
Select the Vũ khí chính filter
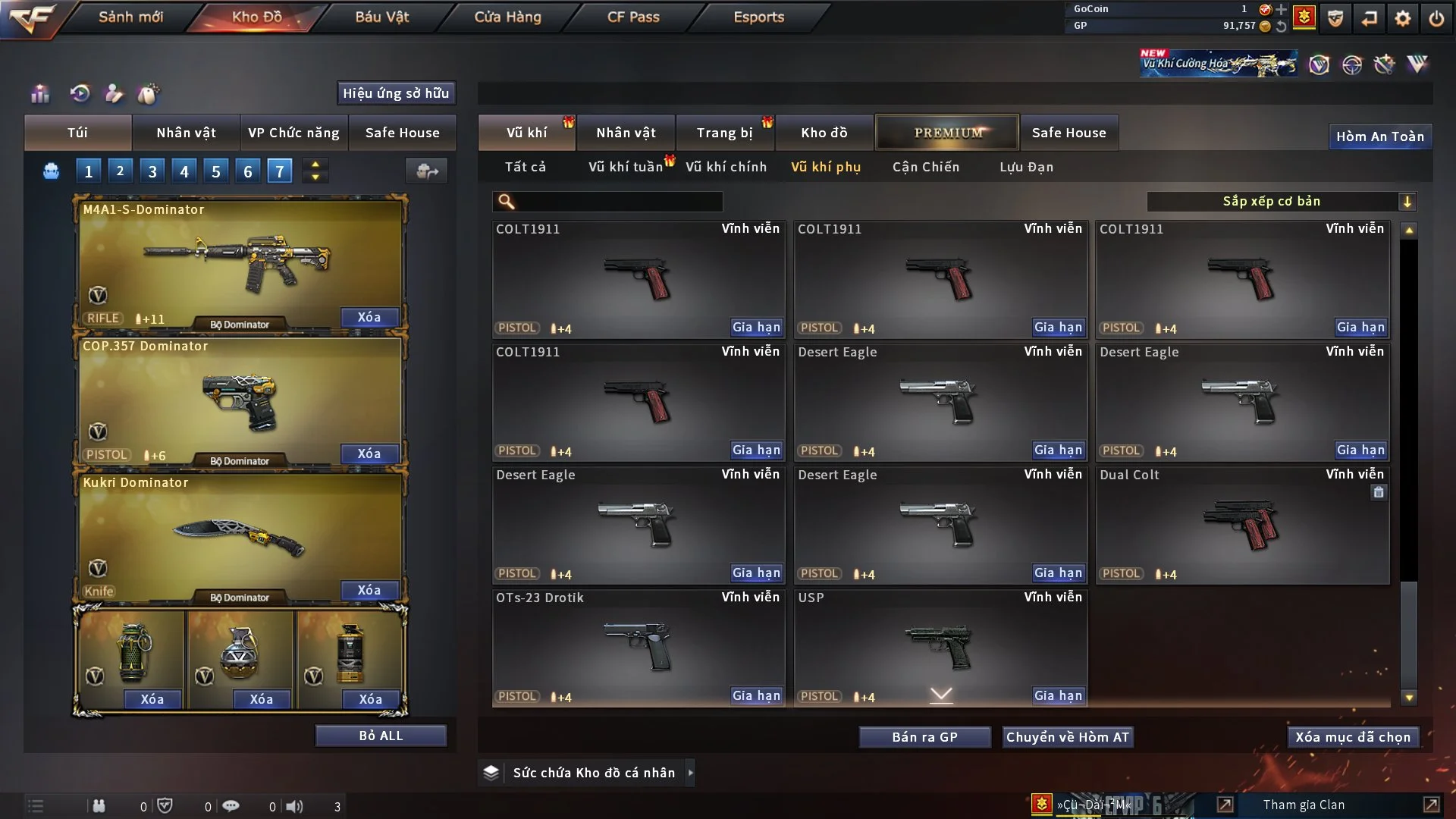coord(726,167)
